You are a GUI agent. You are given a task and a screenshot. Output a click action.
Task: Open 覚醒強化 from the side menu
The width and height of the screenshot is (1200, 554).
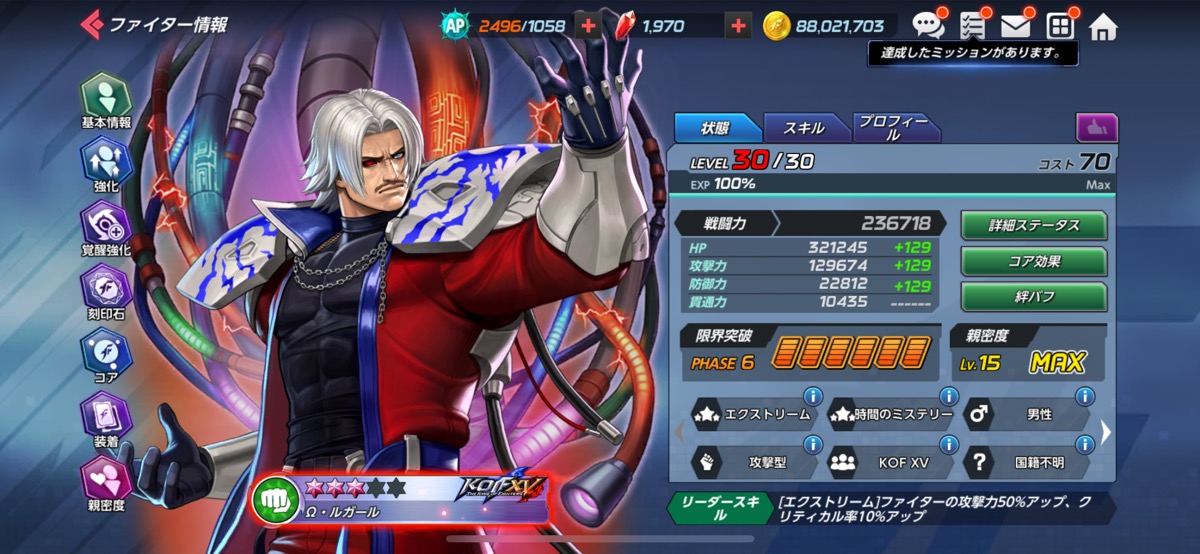pos(105,227)
